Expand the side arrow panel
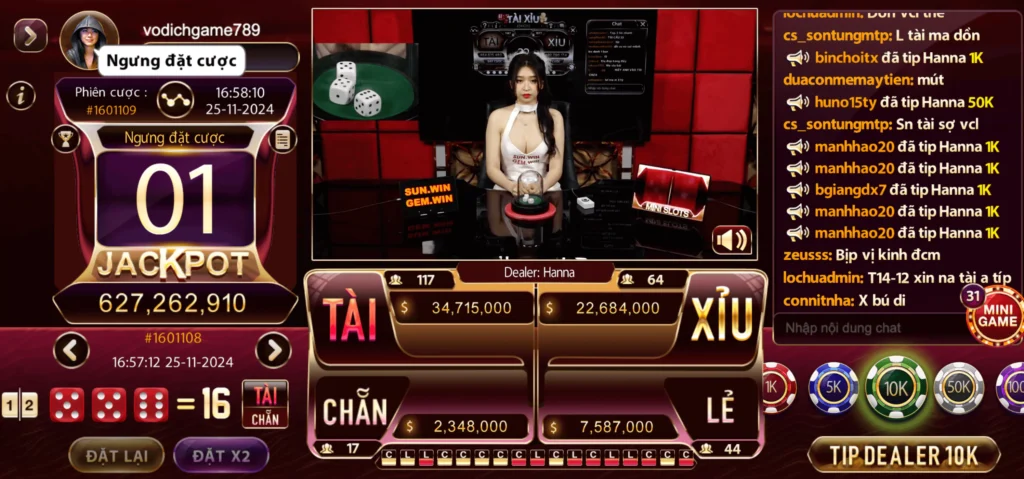 pyautogui.click(x=30, y=36)
